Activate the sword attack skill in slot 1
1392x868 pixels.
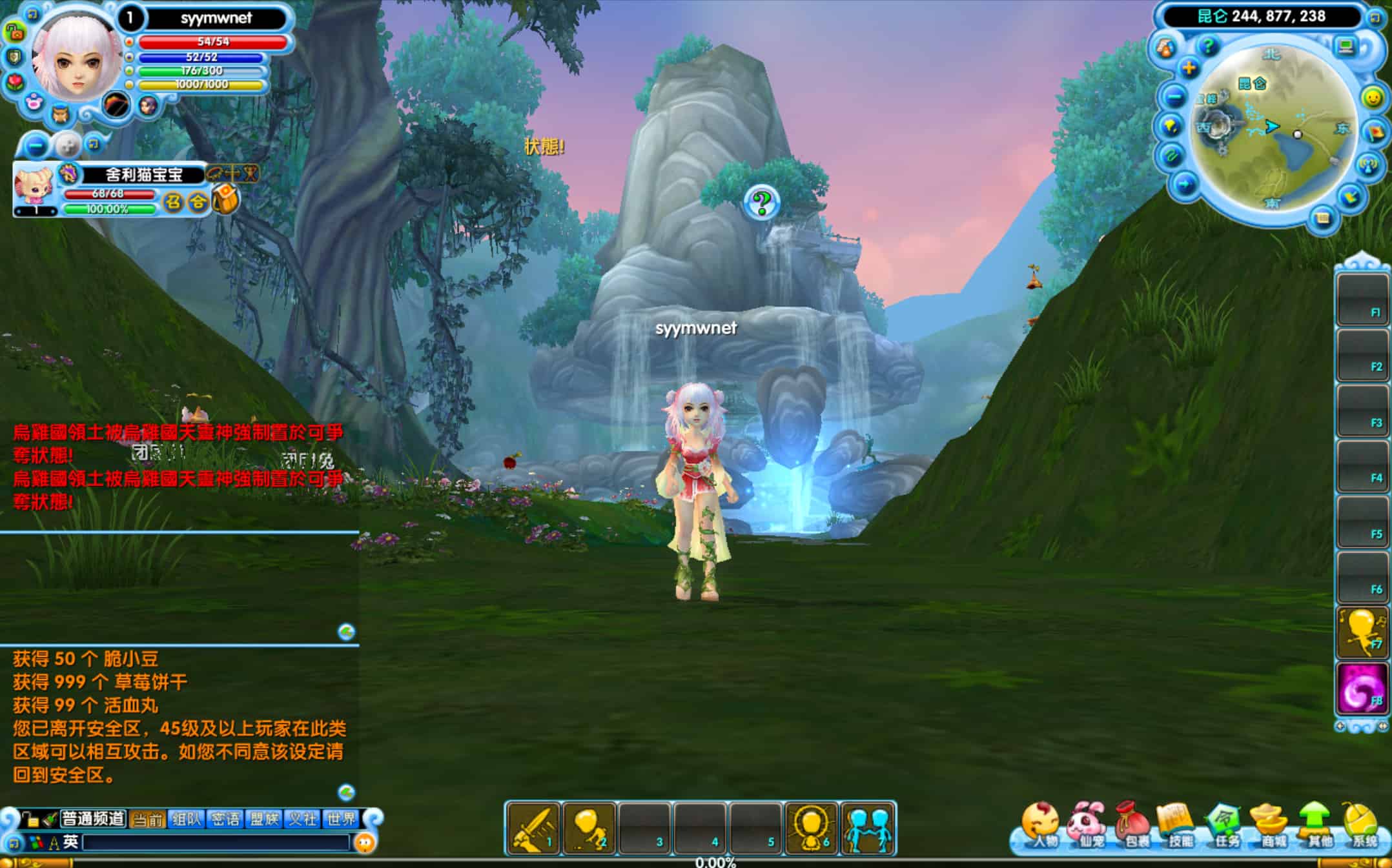(533, 828)
